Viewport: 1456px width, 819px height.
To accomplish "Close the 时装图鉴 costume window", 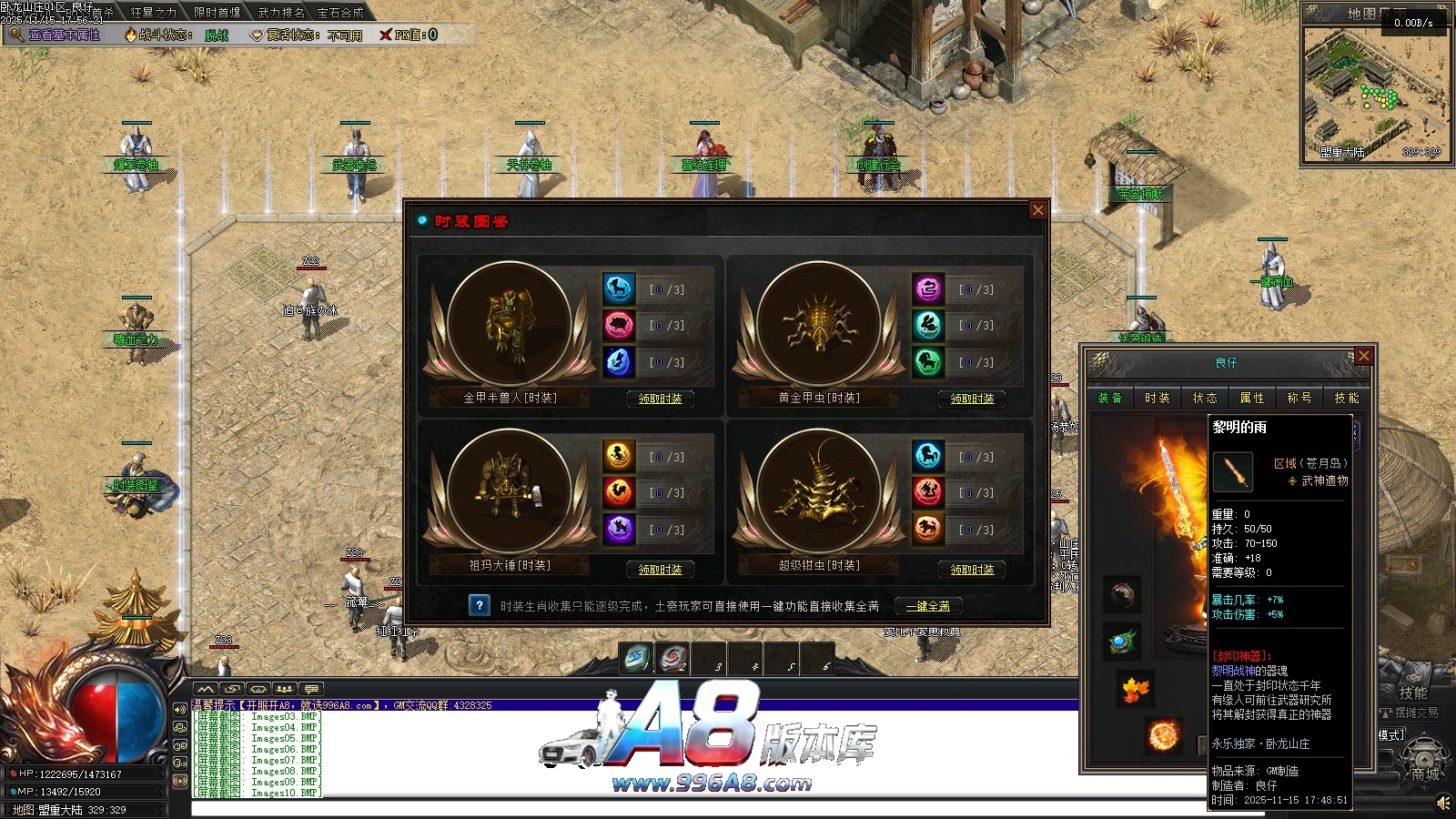I will 1037,210.
